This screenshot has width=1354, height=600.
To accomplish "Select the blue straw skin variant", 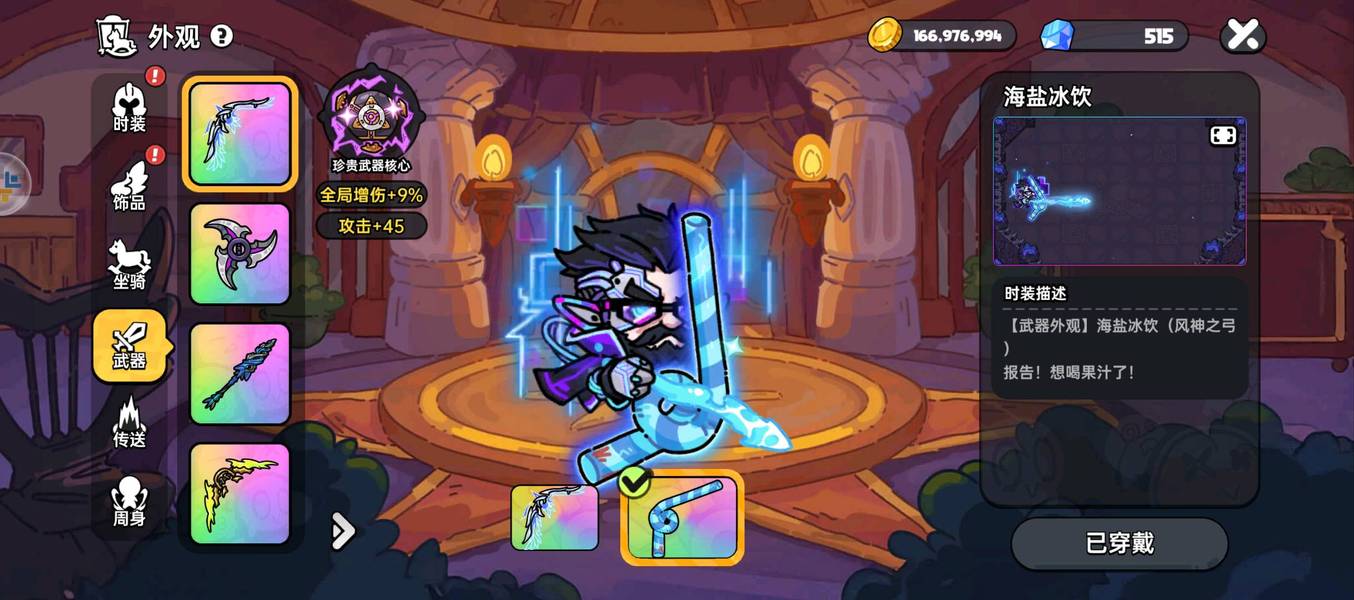I will click(682, 517).
